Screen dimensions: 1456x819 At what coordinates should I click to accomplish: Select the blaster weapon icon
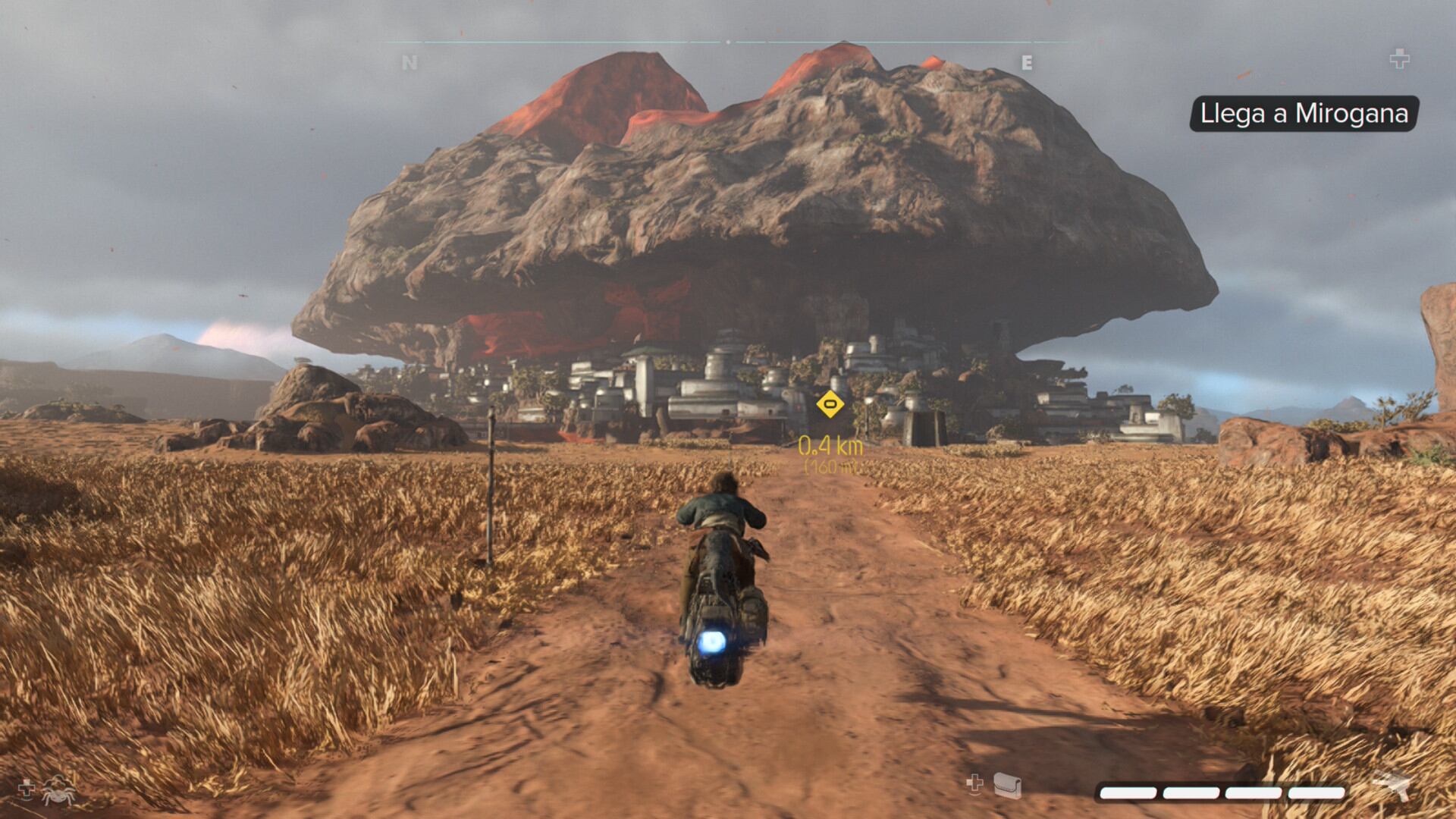(x=1391, y=785)
